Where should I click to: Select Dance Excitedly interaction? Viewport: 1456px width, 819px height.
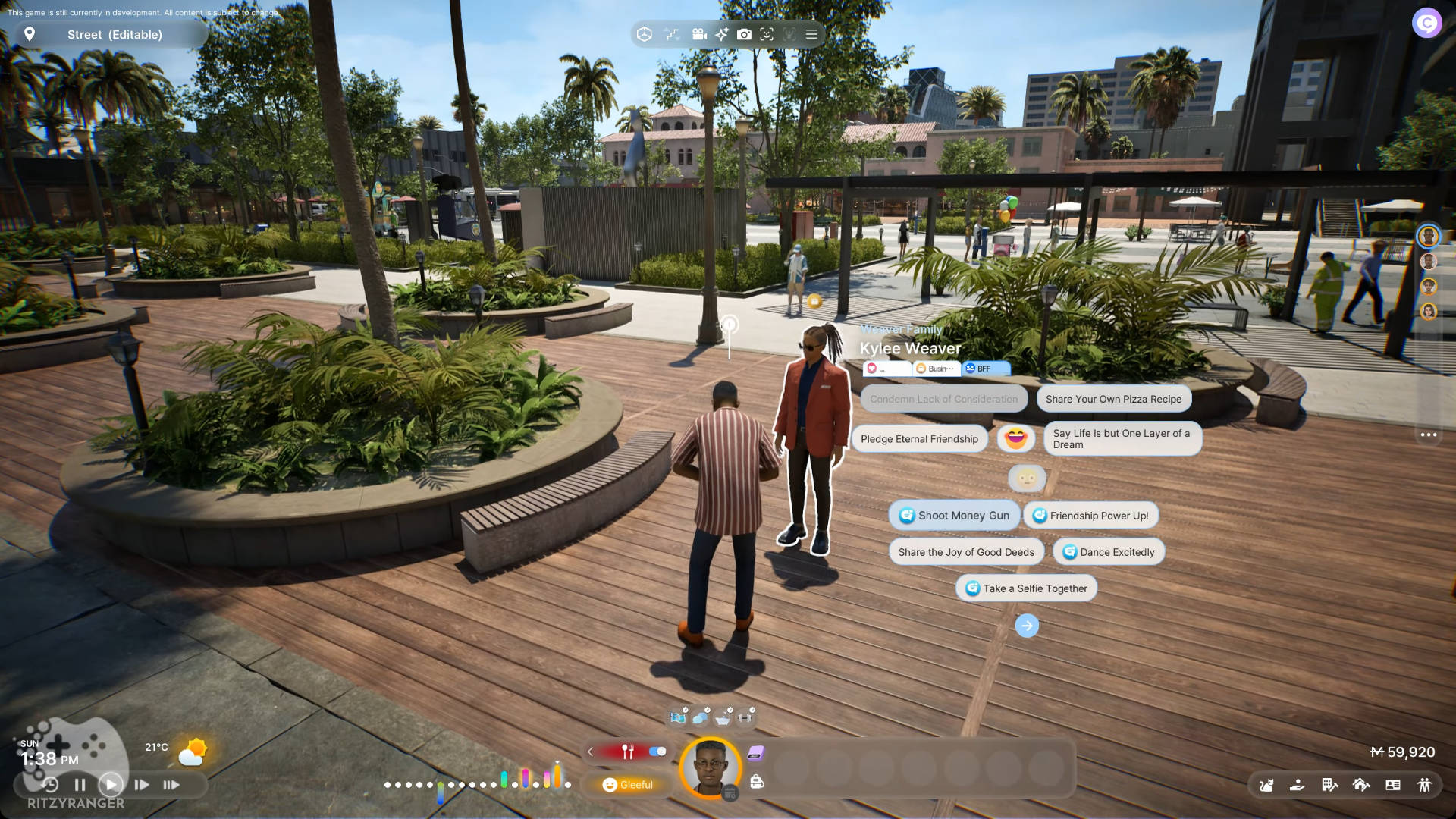[1108, 552]
